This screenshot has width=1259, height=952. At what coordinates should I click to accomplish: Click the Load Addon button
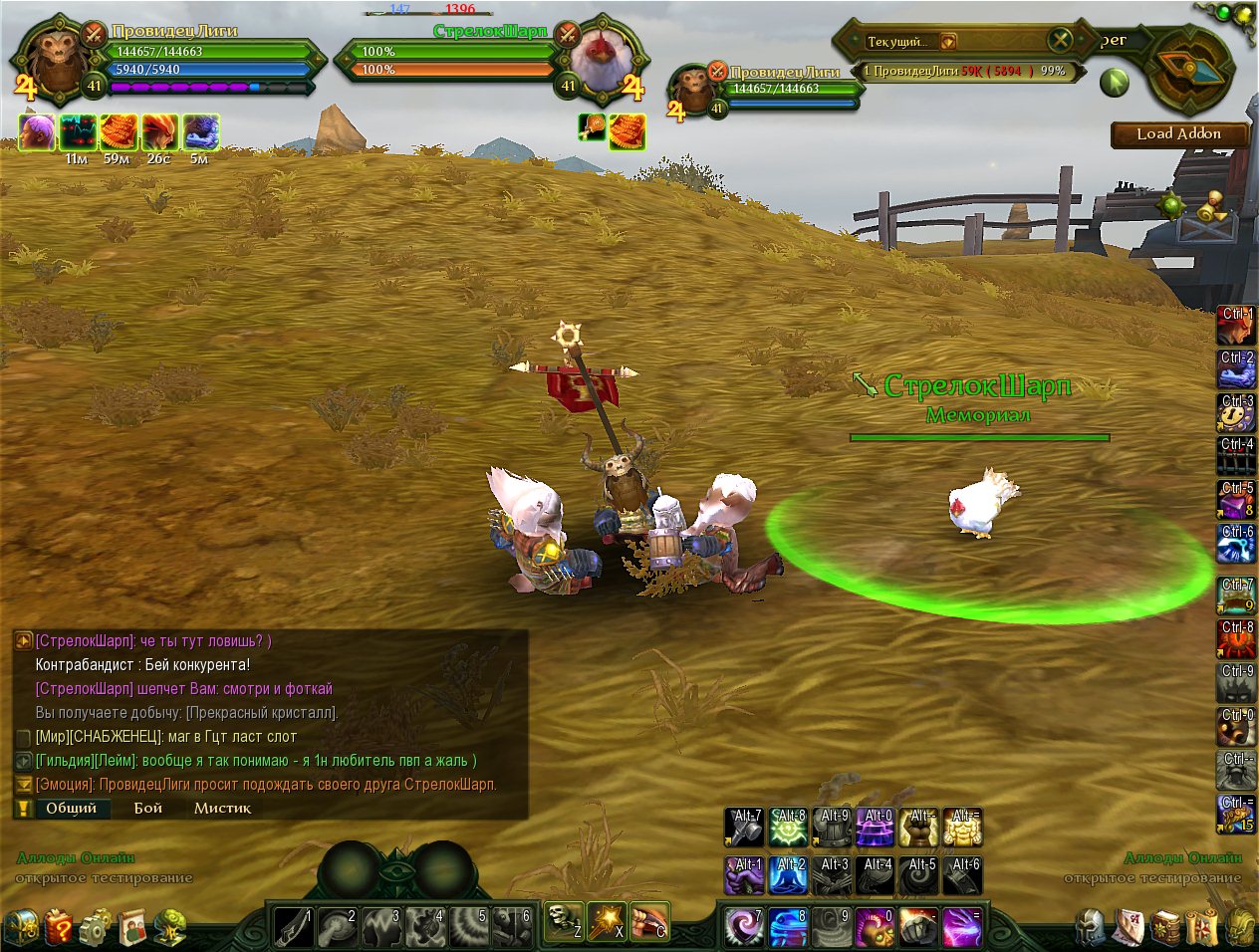click(1178, 134)
